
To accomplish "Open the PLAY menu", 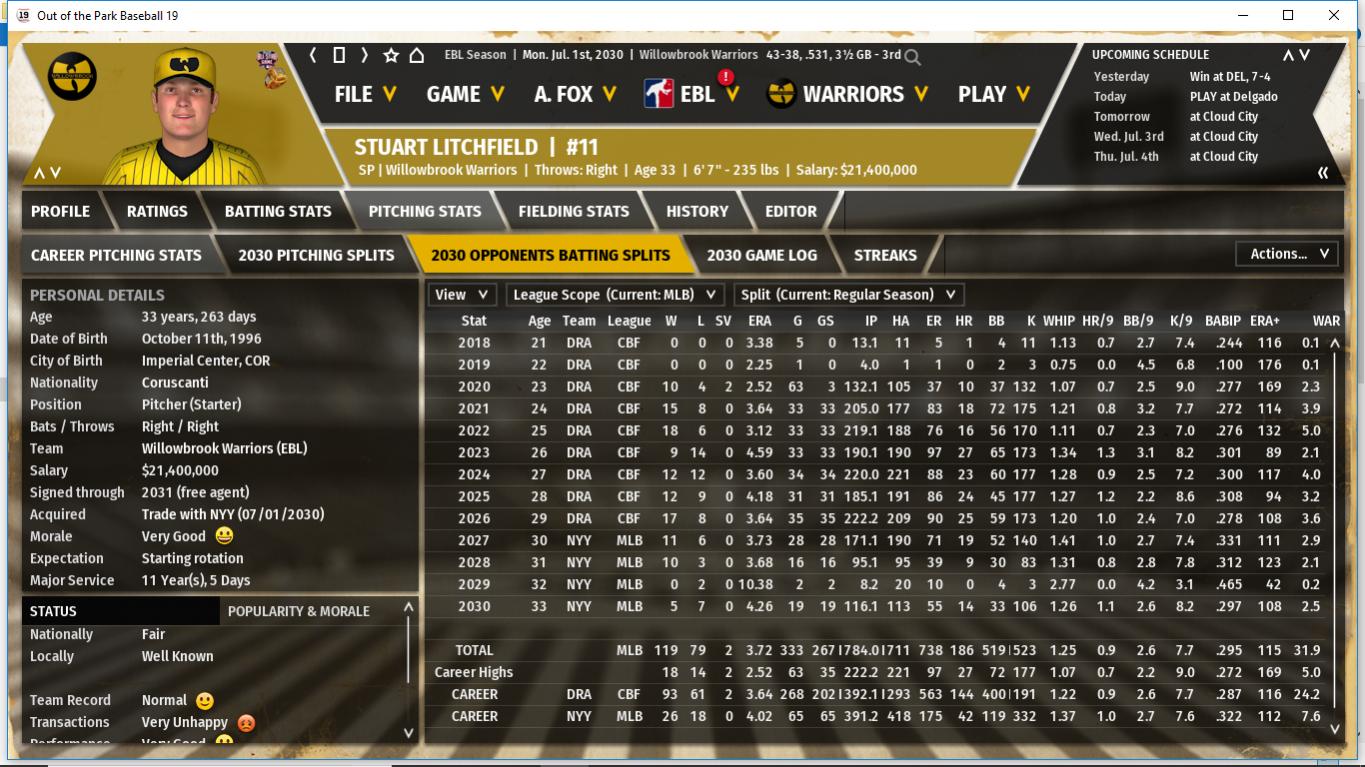I will pyautogui.click(x=994, y=94).
